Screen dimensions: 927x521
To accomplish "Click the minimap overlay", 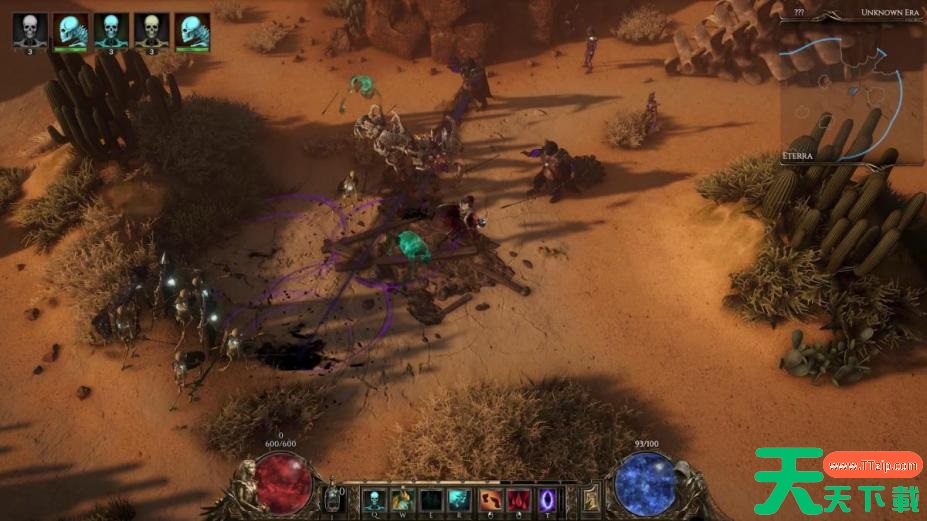I will click(x=851, y=90).
